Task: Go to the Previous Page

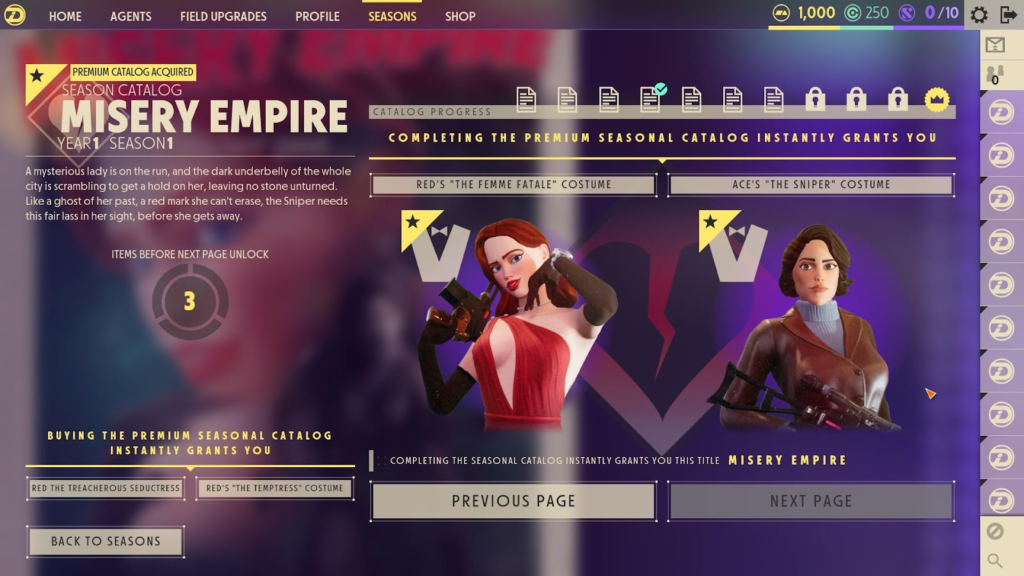Action: point(513,501)
